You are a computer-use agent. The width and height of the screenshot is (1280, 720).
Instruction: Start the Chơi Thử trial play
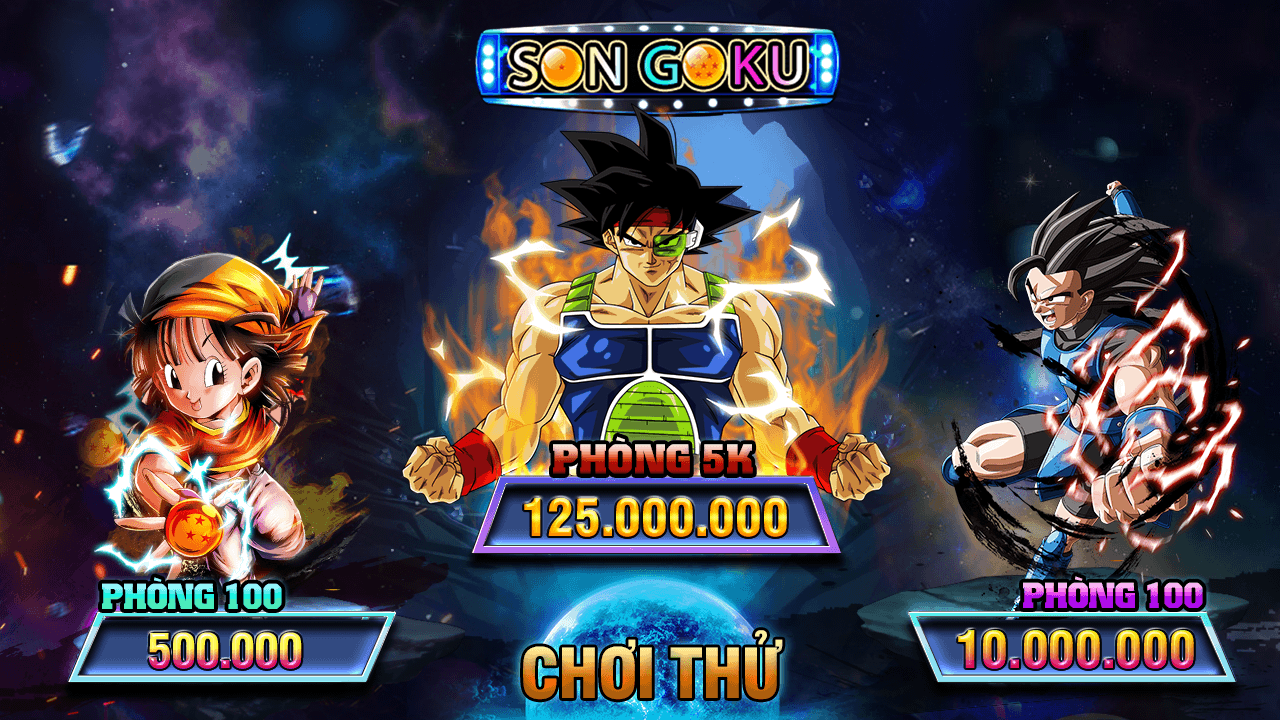click(x=651, y=672)
